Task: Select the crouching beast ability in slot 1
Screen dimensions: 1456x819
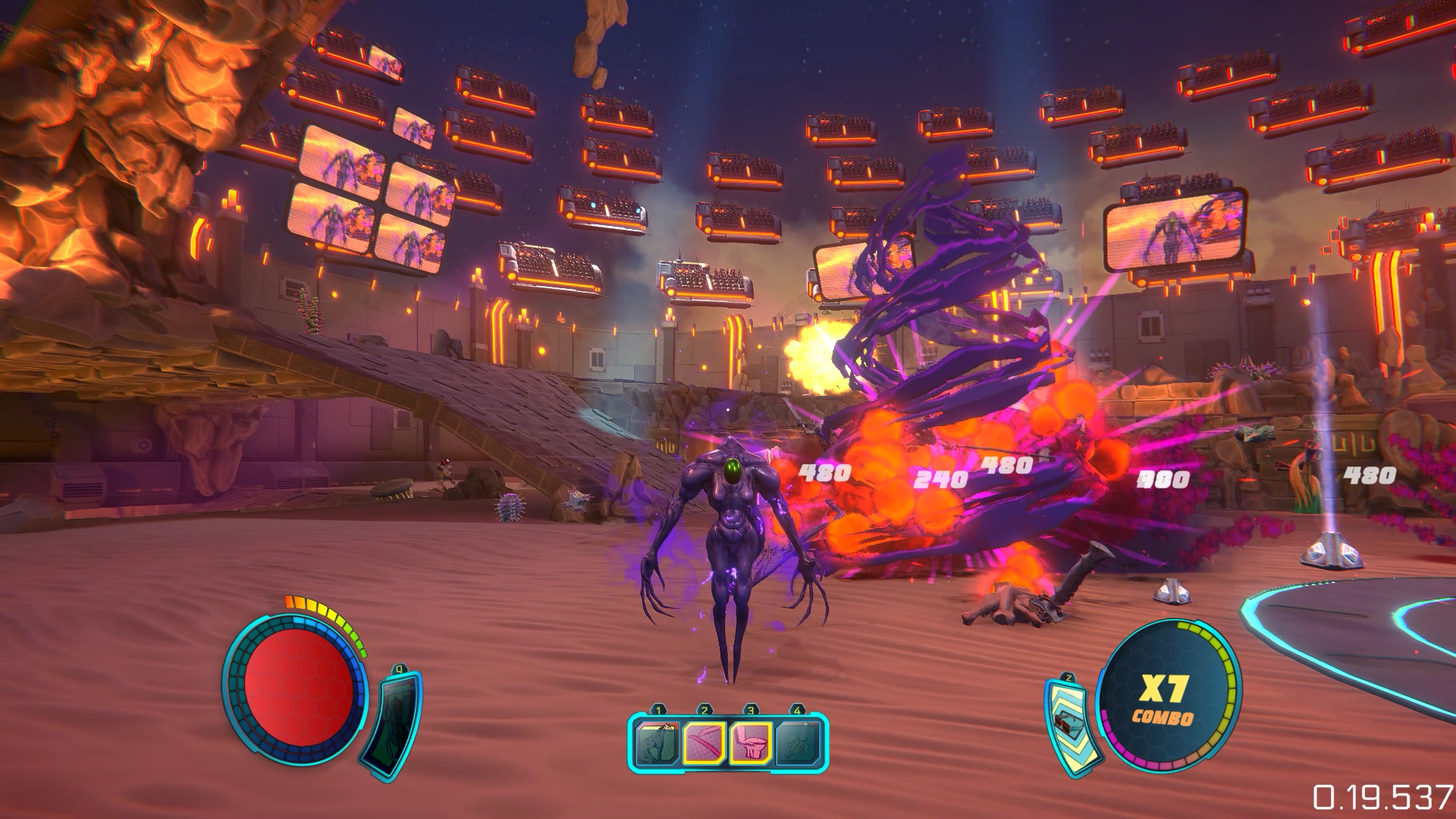Action: click(x=659, y=742)
